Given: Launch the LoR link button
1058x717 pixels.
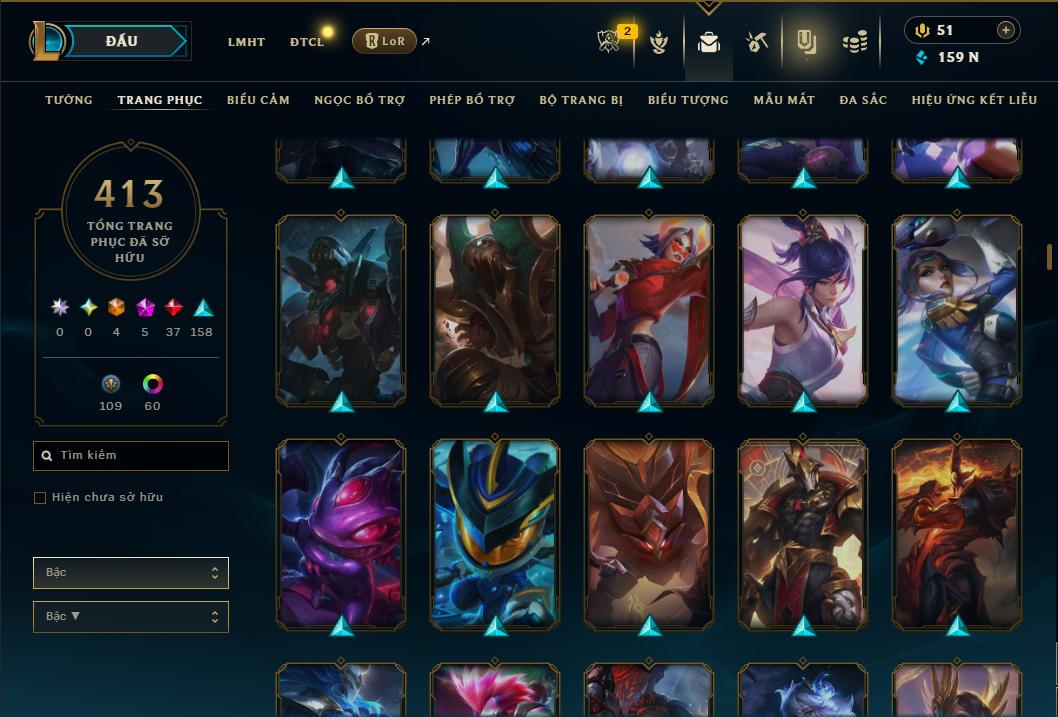Looking at the screenshot, I should pyautogui.click(x=384, y=41).
